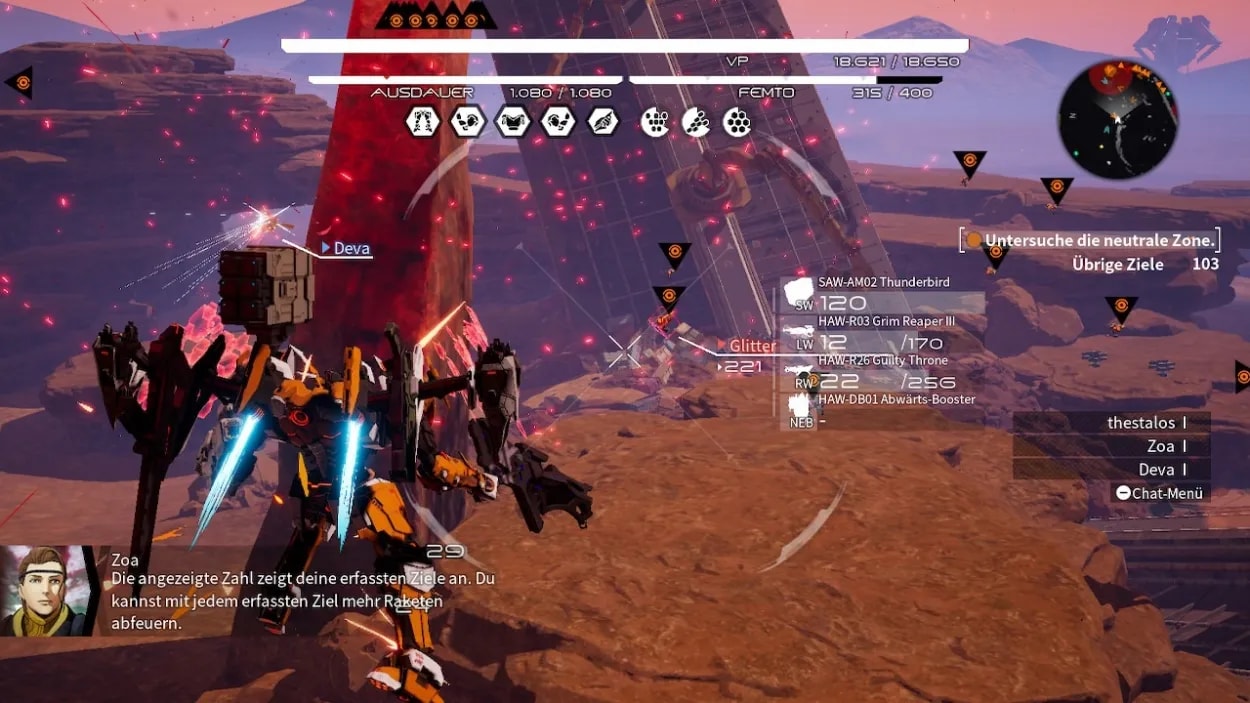
Task: Click the honeycomb round status icon
Action: pos(737,122)
